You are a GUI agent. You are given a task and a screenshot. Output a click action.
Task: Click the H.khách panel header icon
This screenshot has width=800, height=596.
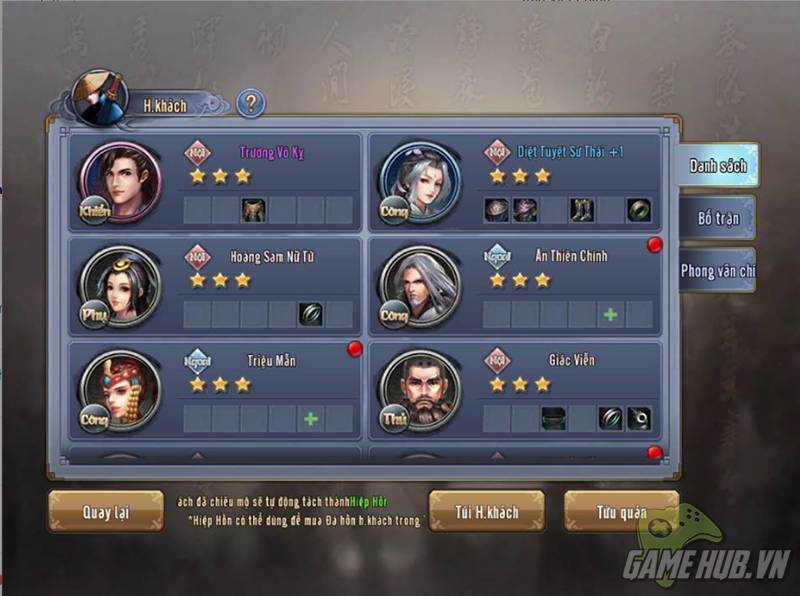(x=101, y=98)
